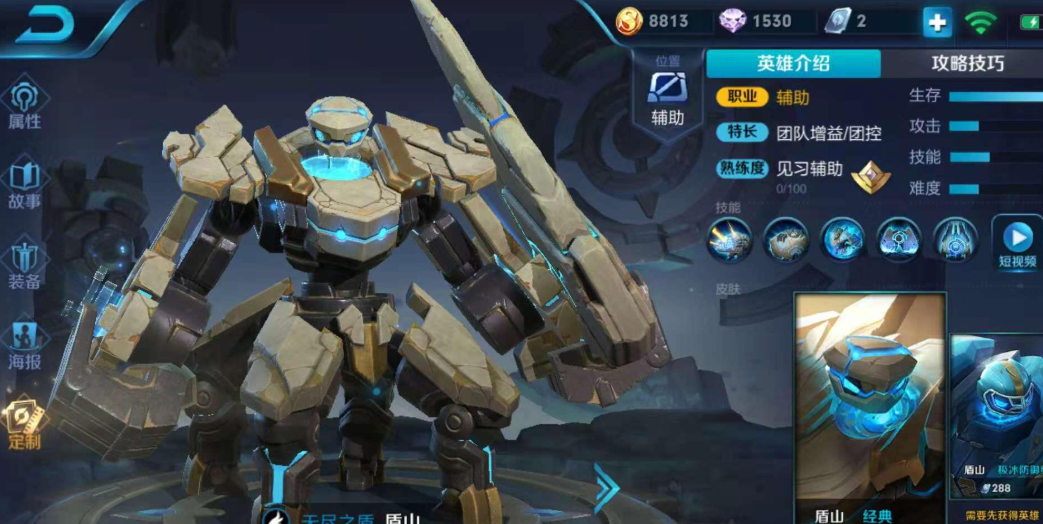This screenshot has width=1043, height=524.
Task: Select the 极冰防御线 skin card
Action: pos(997,415)
